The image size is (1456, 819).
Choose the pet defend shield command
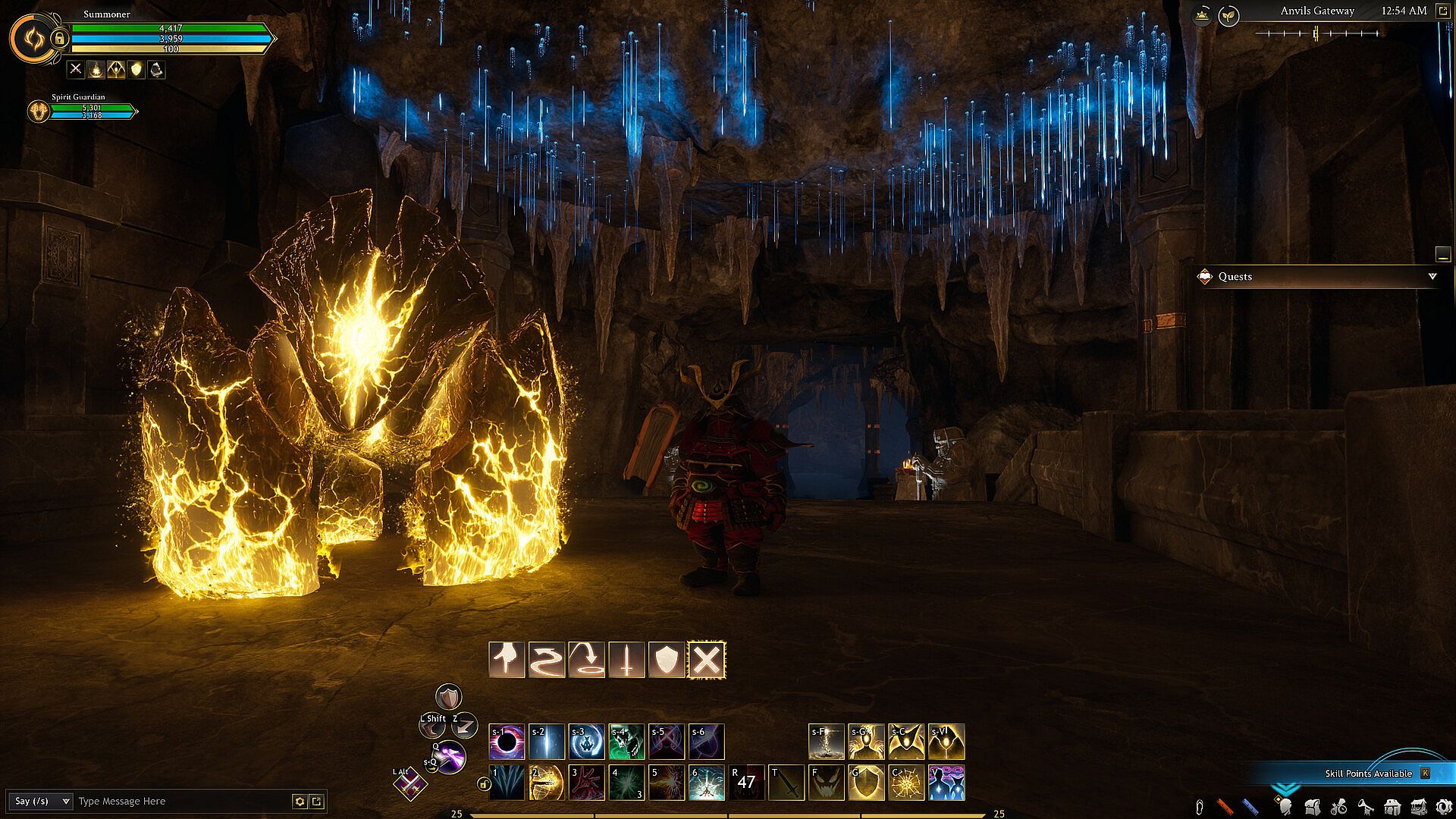(x=667, y=660)
